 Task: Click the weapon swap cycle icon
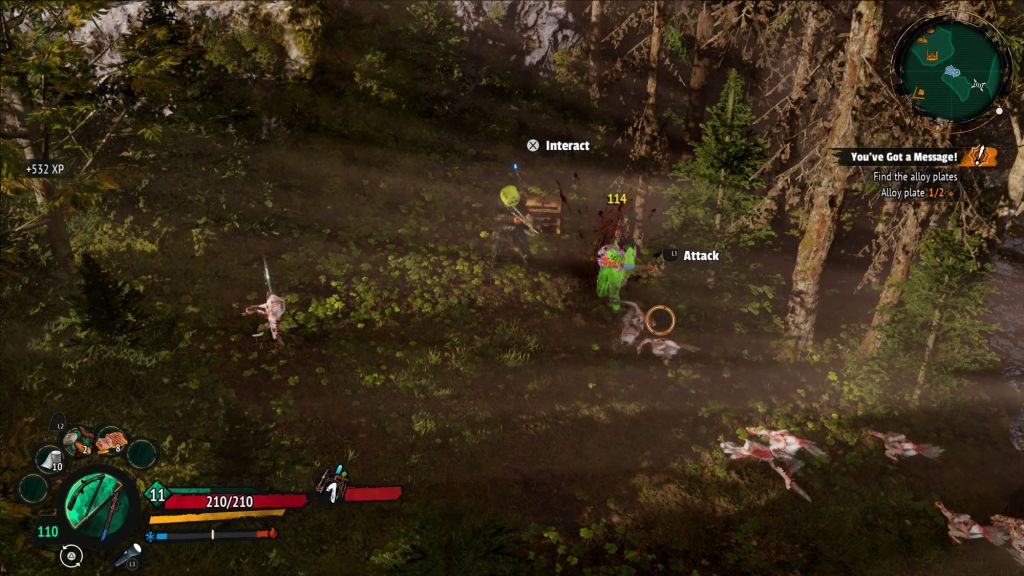pyautogui.click(x=70, y=555)
